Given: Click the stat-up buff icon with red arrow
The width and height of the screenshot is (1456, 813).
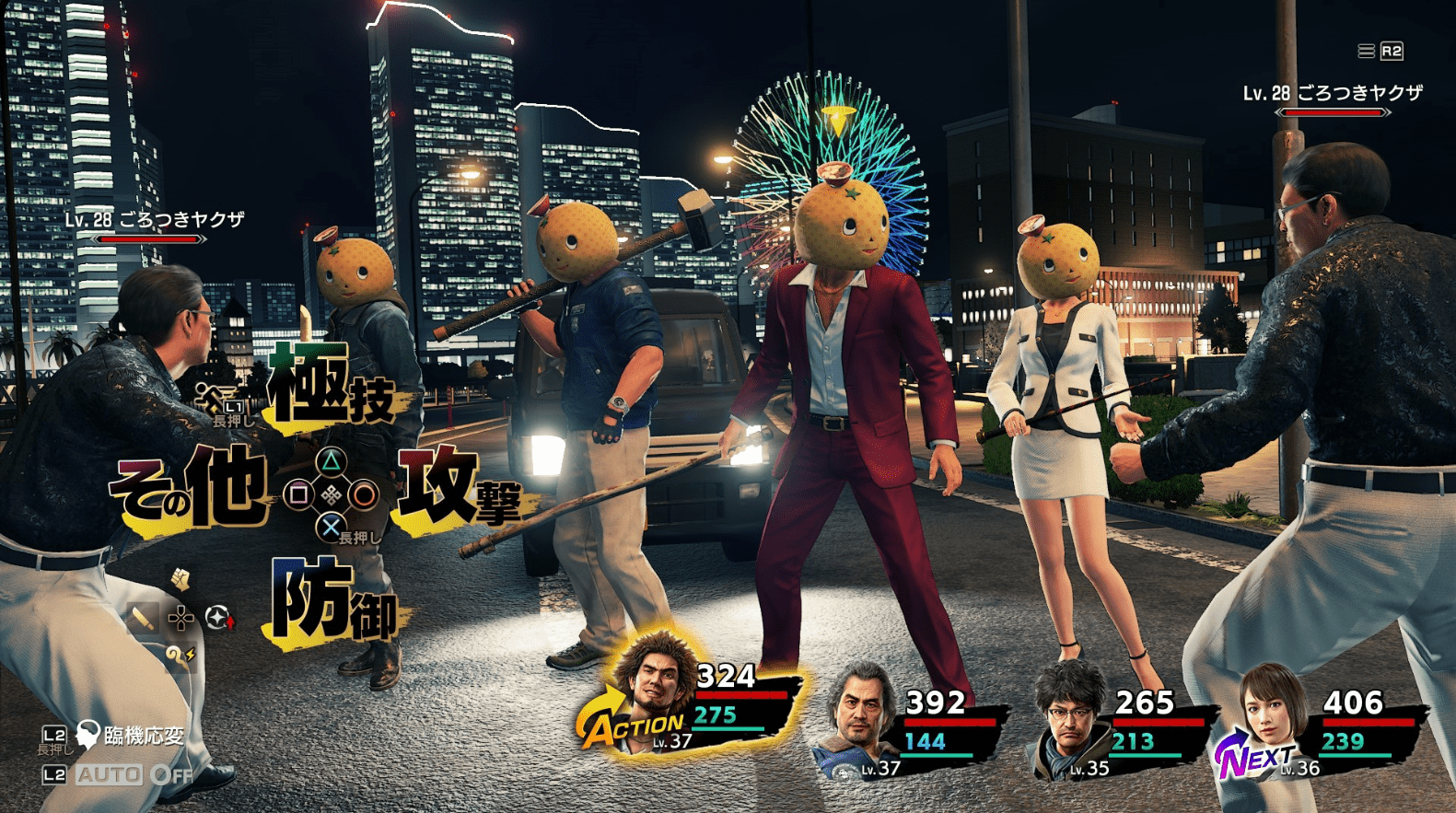Looking at the screenshot, I should (220, 618).
